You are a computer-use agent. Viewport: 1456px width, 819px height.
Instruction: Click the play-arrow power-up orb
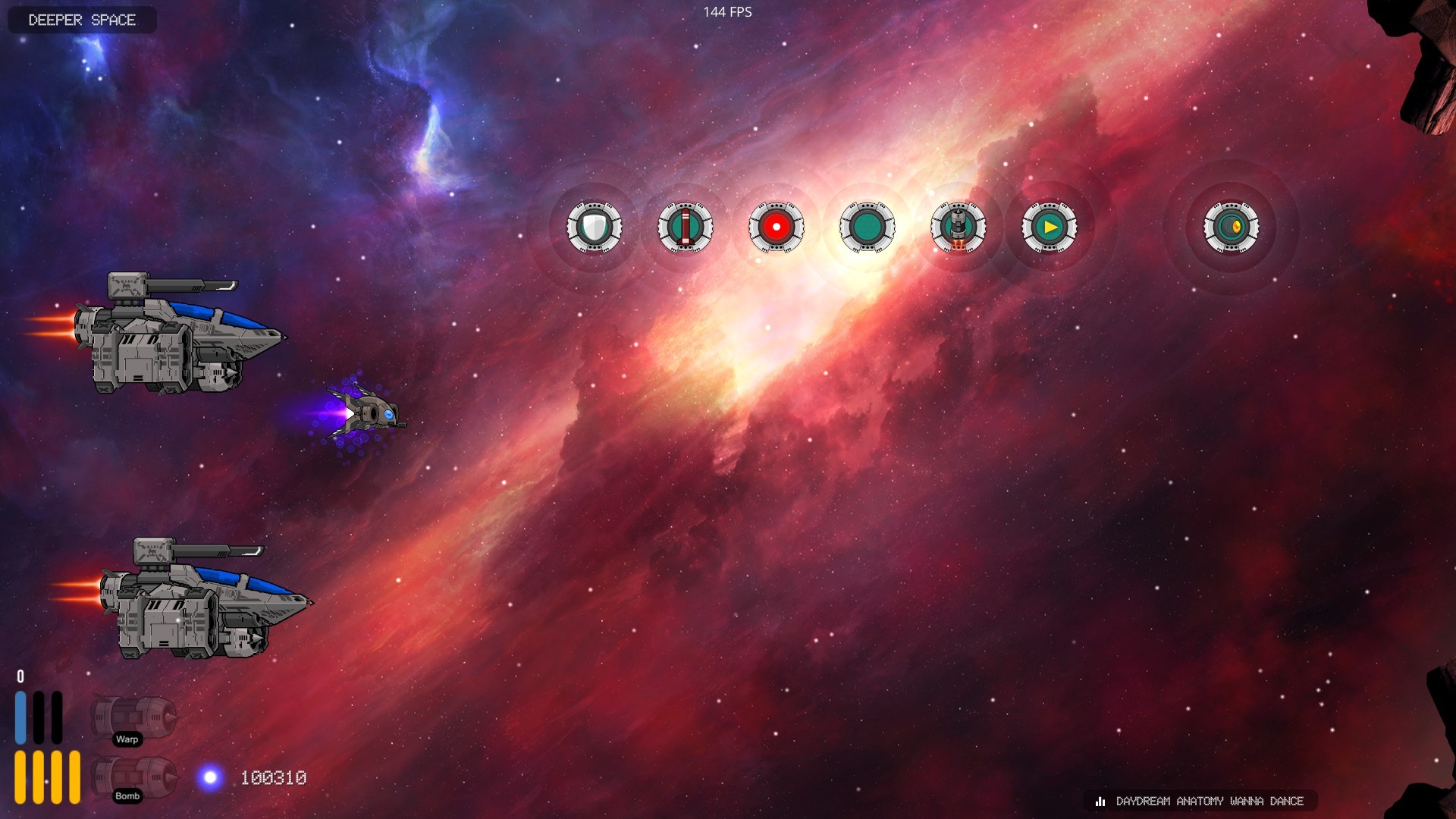1050,226
